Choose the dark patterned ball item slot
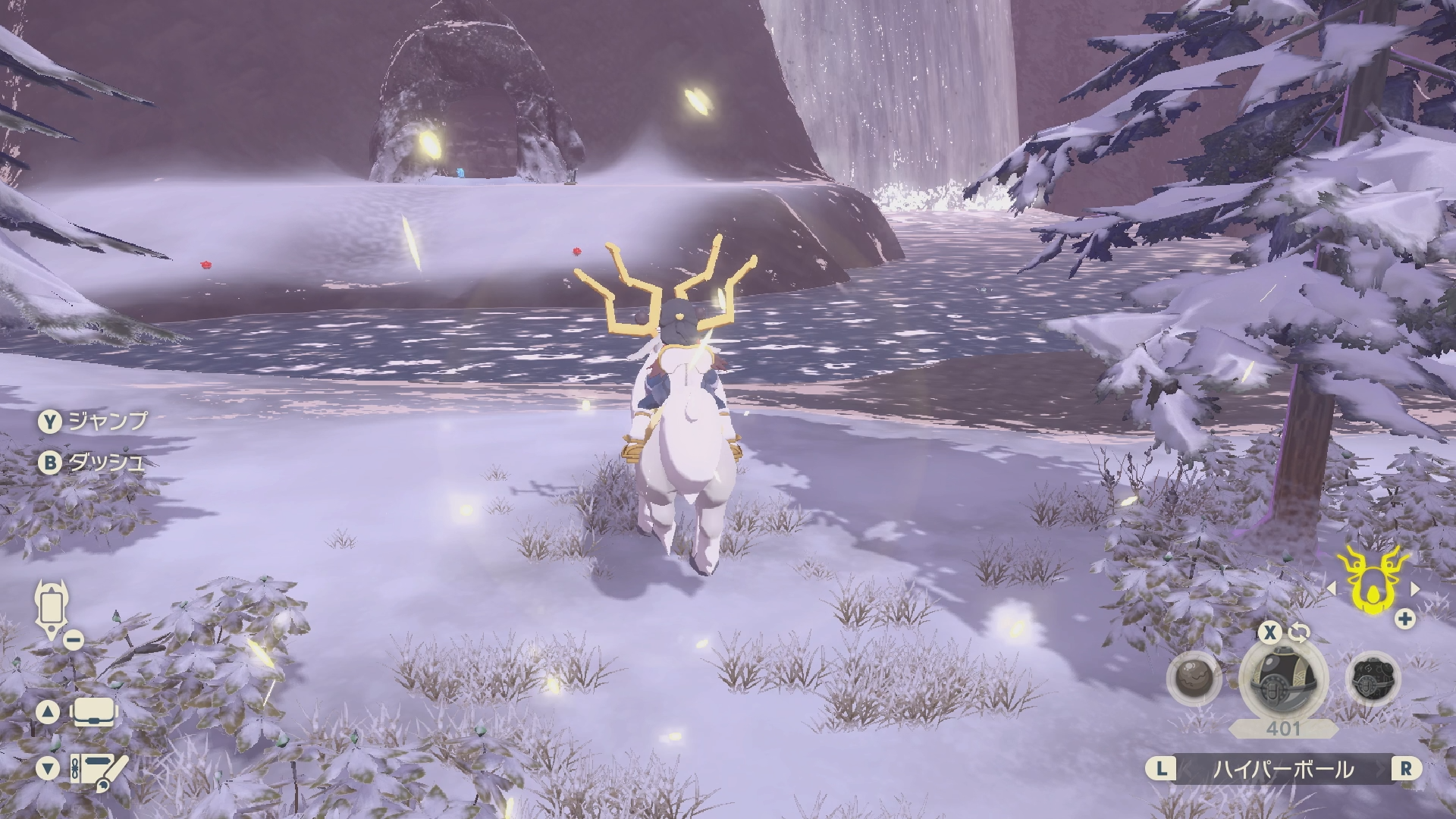Screen dimensions: 1456x819 (x=1373, y=678)
